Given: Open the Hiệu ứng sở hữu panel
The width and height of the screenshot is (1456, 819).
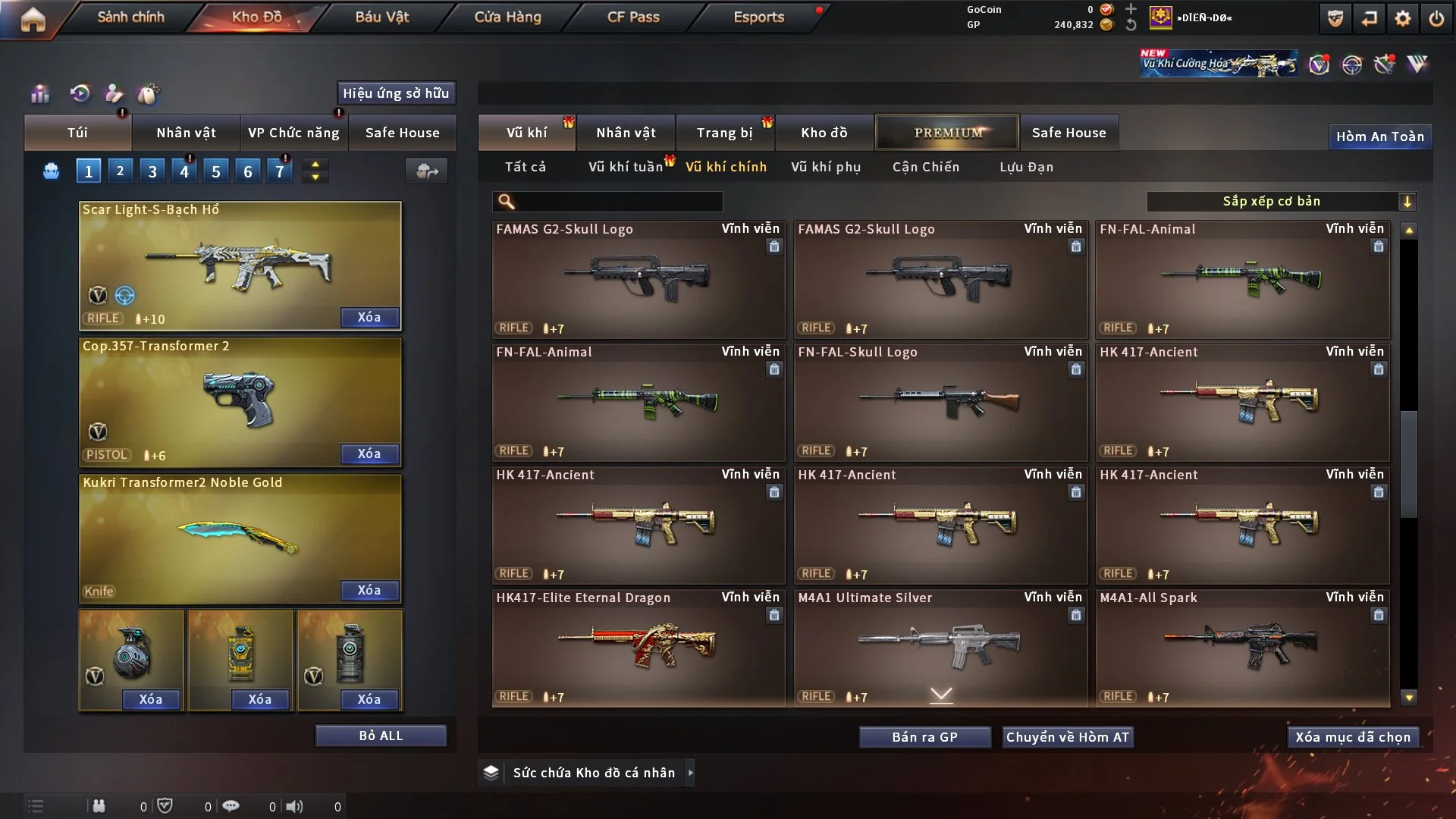Looking at the screenshot, I should [x=396, y=93].
